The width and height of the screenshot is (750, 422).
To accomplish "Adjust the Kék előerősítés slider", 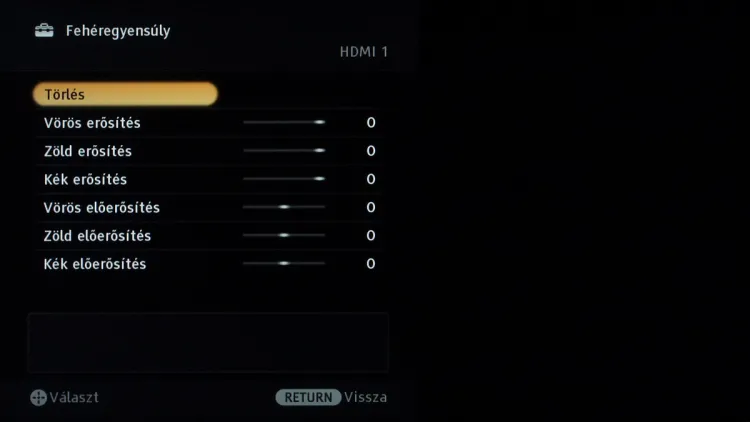I will pos(284,263).
